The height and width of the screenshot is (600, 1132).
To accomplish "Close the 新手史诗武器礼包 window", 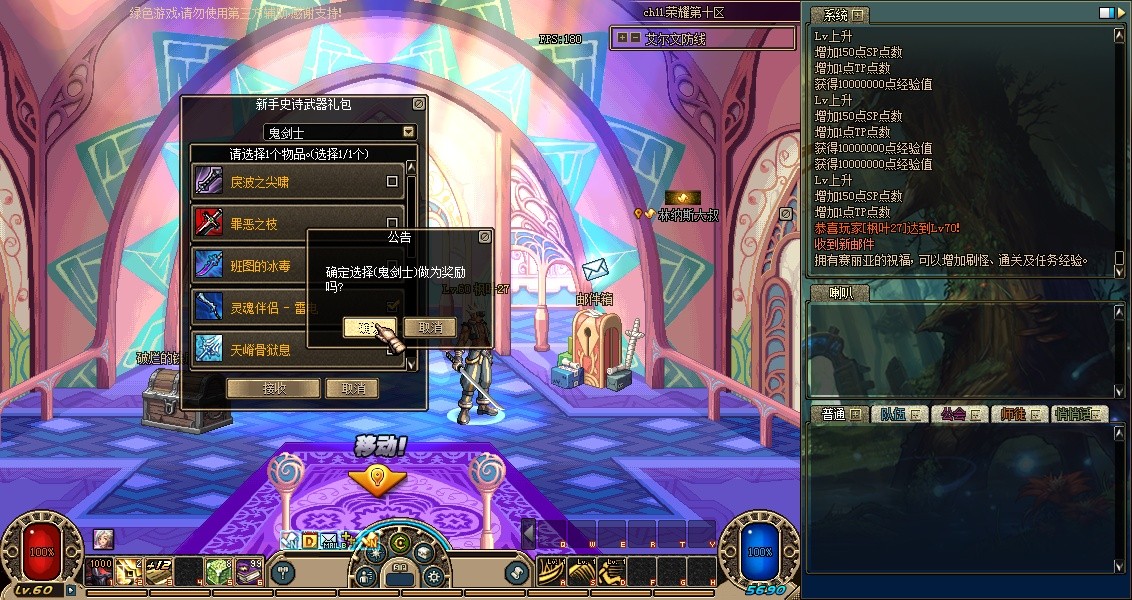I will pos(418,104).
